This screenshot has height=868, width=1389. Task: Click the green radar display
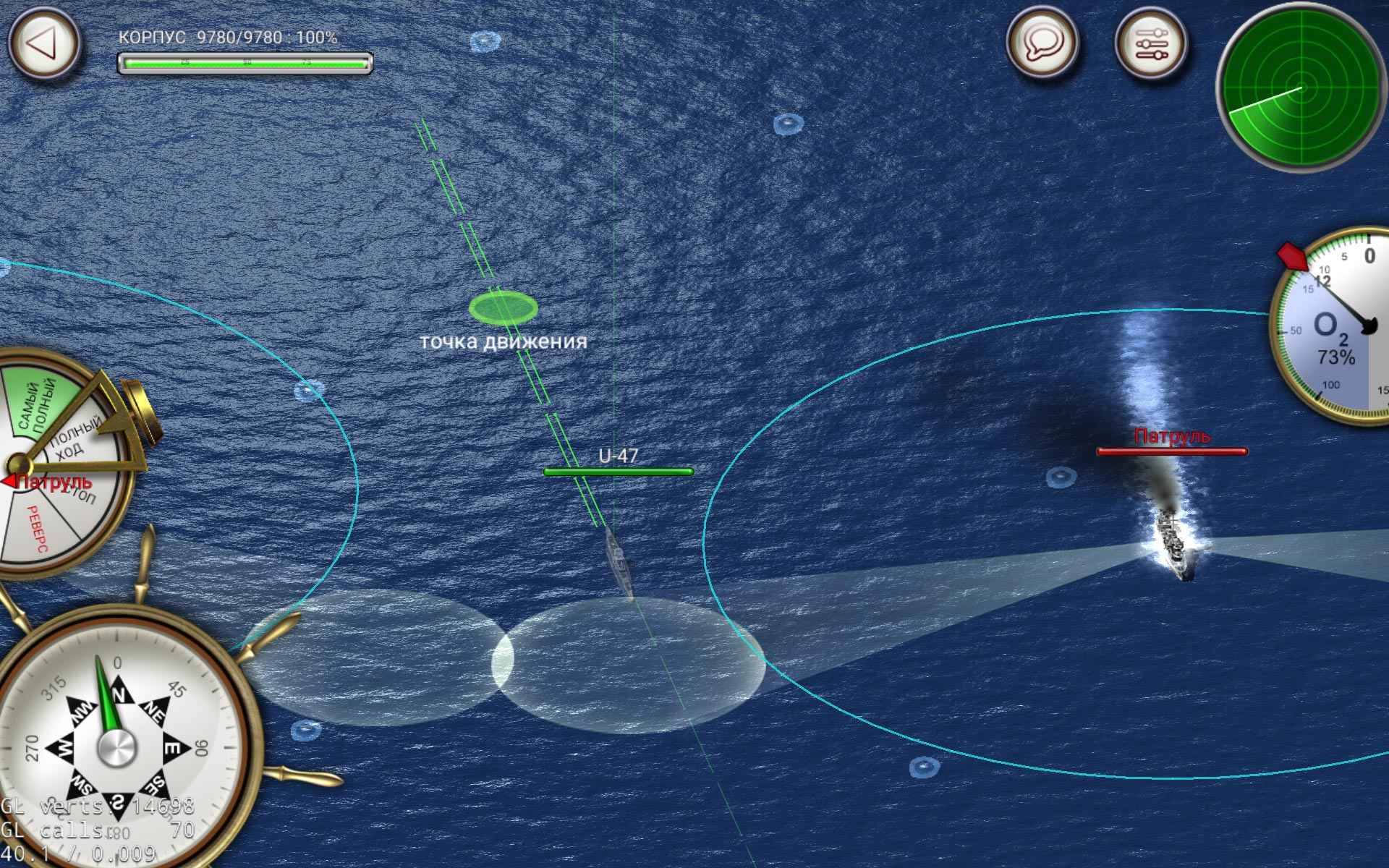tap(1302, 87)
